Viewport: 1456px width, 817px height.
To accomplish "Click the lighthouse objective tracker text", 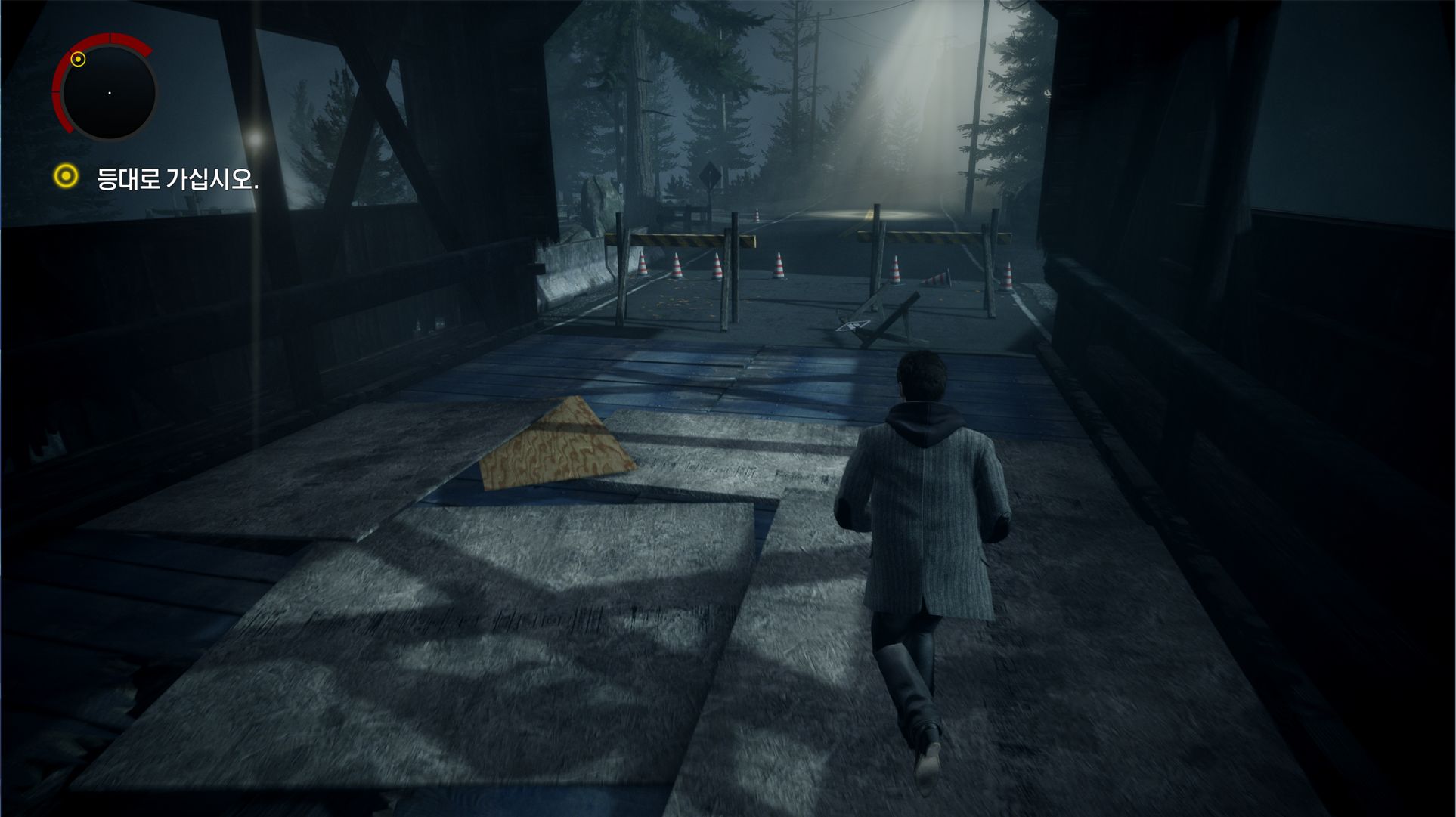I will (x=178, y=179).
